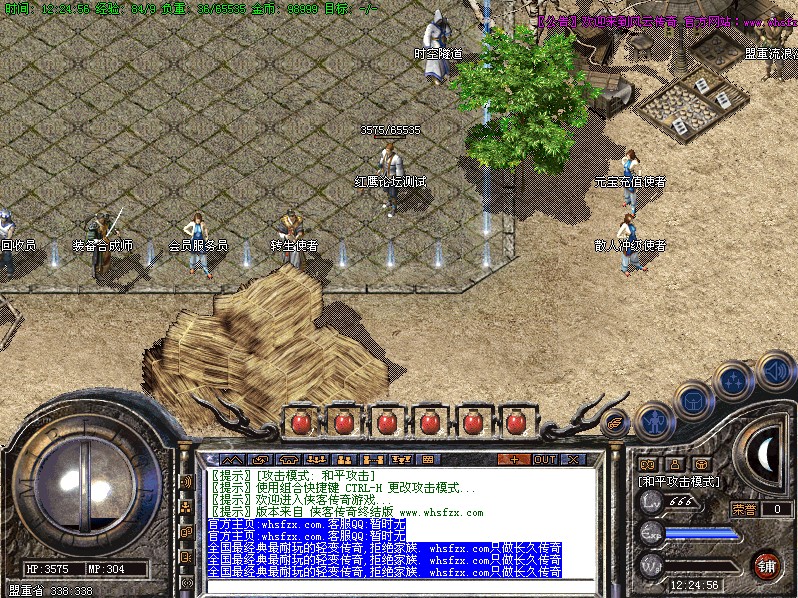Screen dimensions: 798x598
Task: Toggle the speaker sound round button
Action: pyautogui.click(x=775, y=369)
